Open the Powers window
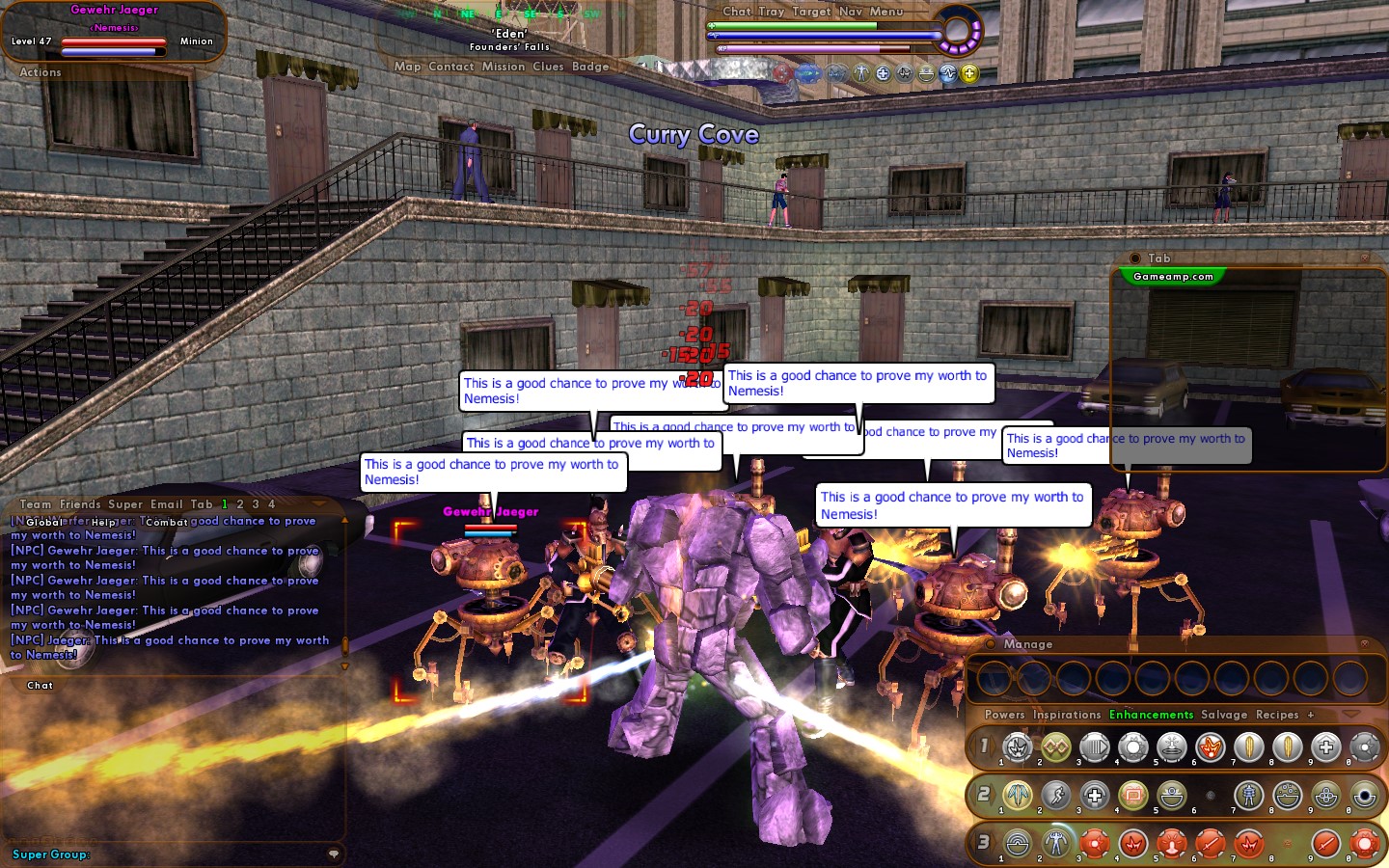 [1004, 715]
